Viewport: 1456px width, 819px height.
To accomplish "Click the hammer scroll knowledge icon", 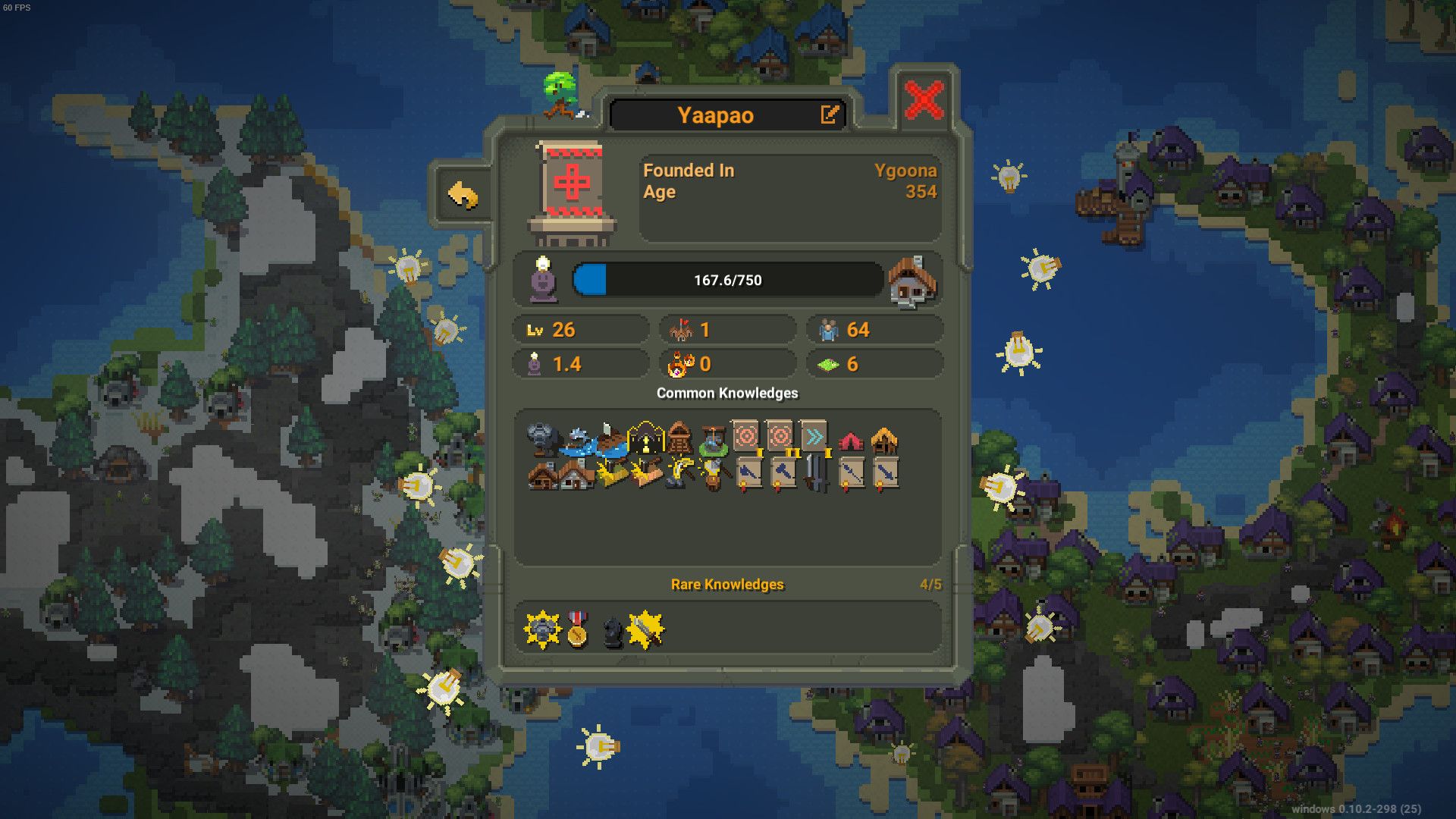I will (x=781, y=473).
